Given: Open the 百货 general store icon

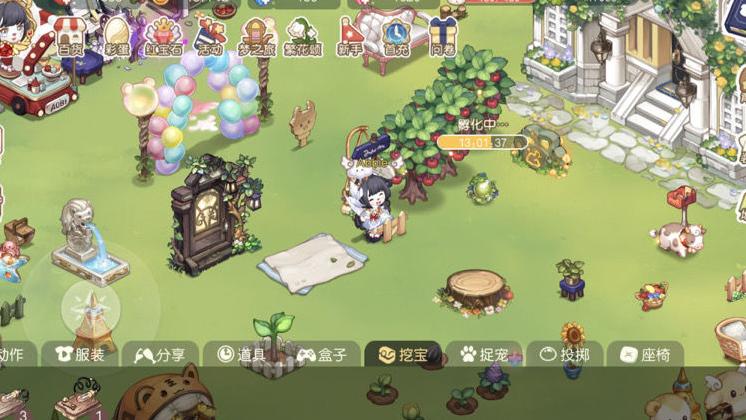Looking at the screenshot, I should click(70, 36).
